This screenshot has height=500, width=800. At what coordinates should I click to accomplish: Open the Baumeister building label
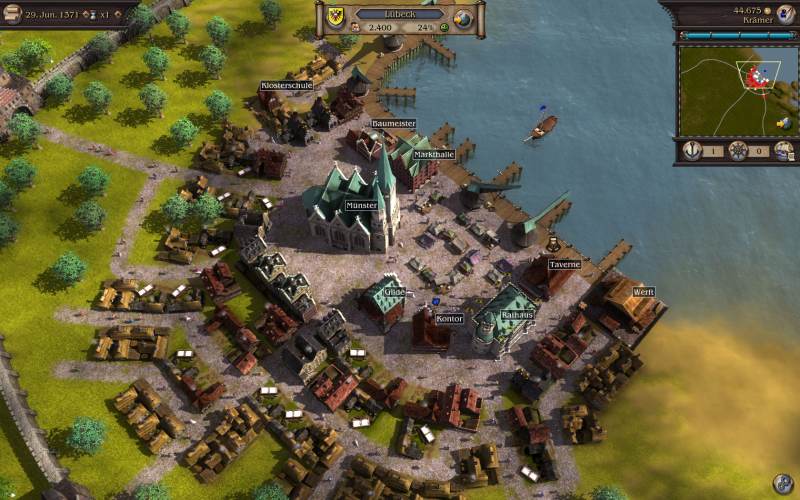[x=392, y=123]
